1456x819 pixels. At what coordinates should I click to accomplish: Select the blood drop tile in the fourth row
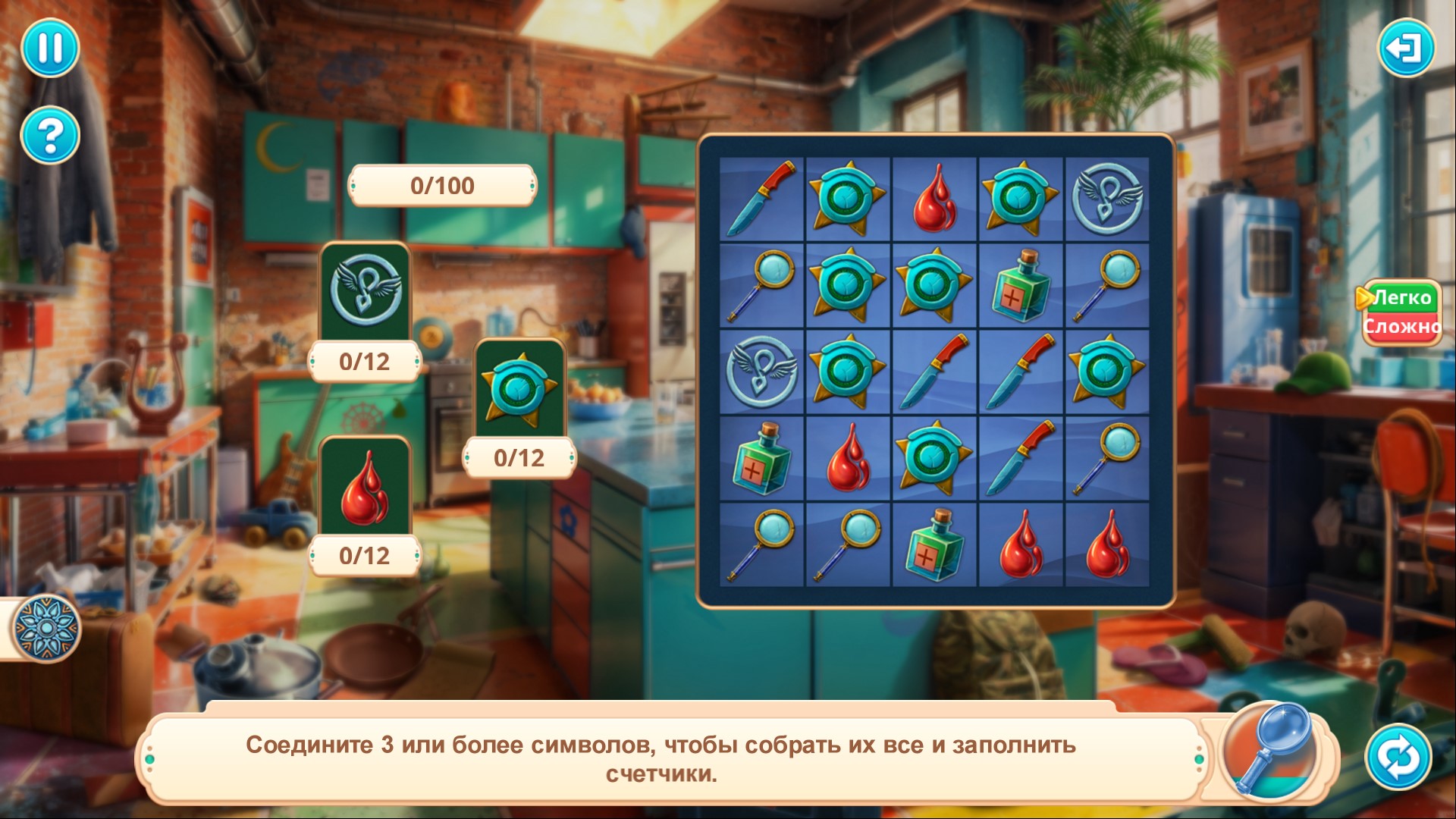(848, 458)
